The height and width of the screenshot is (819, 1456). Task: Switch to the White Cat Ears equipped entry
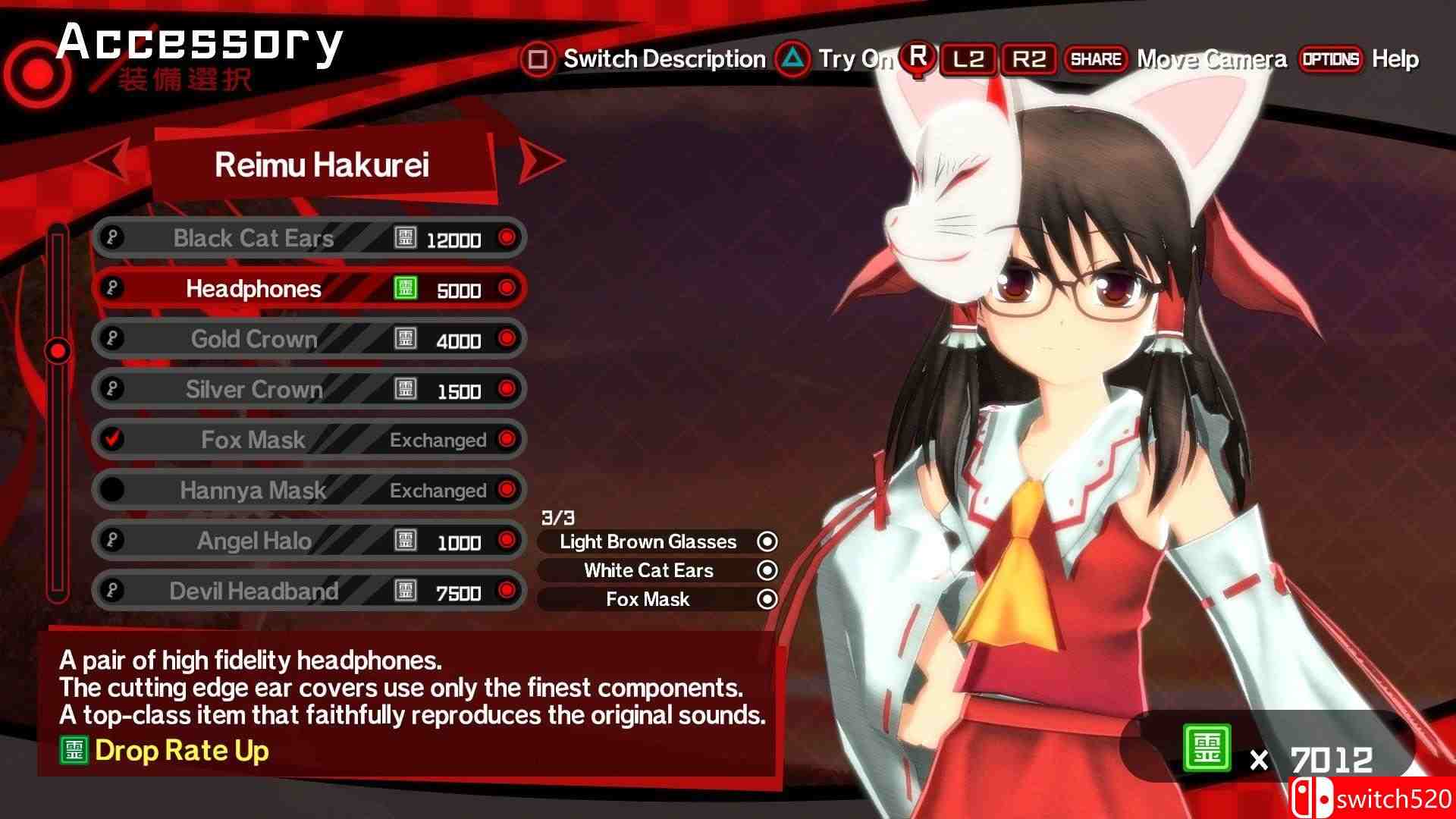click(x=648, y=570)
